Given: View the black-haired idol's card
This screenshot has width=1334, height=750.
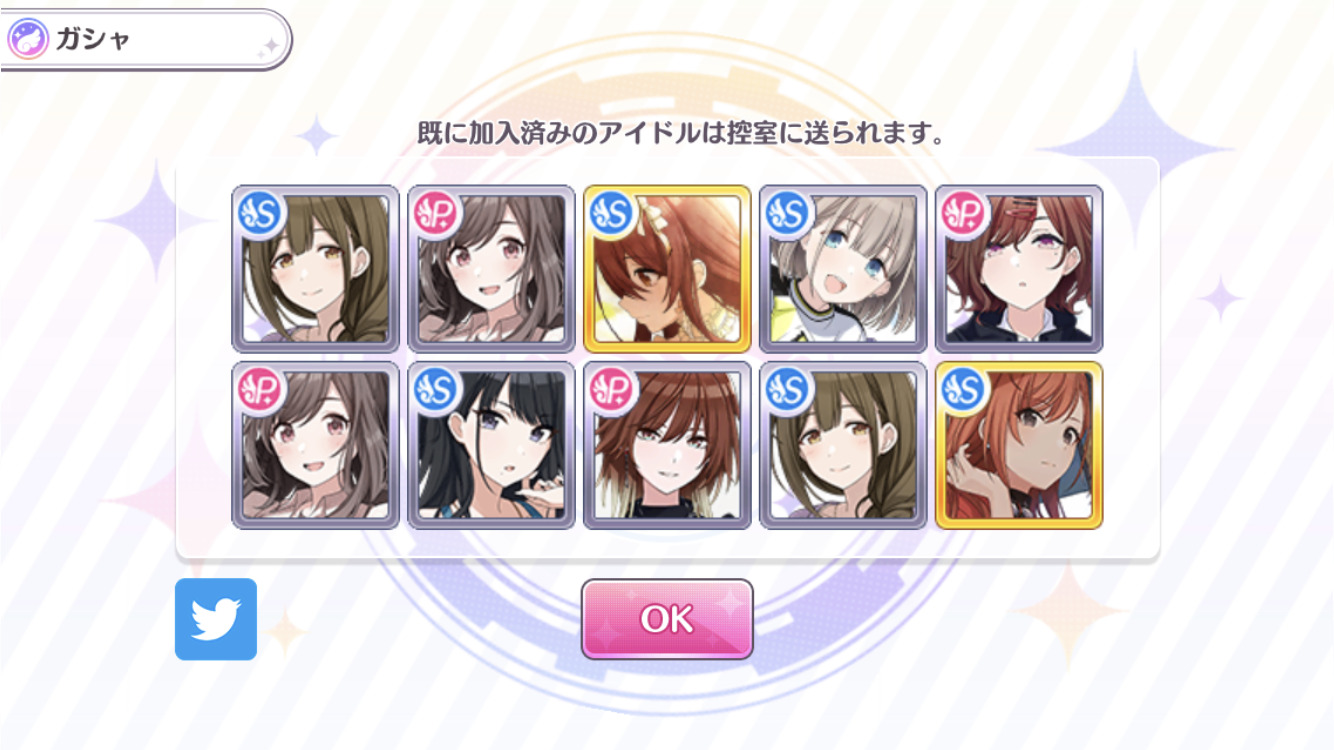Looking at the screenshot, I should point(490,450).
